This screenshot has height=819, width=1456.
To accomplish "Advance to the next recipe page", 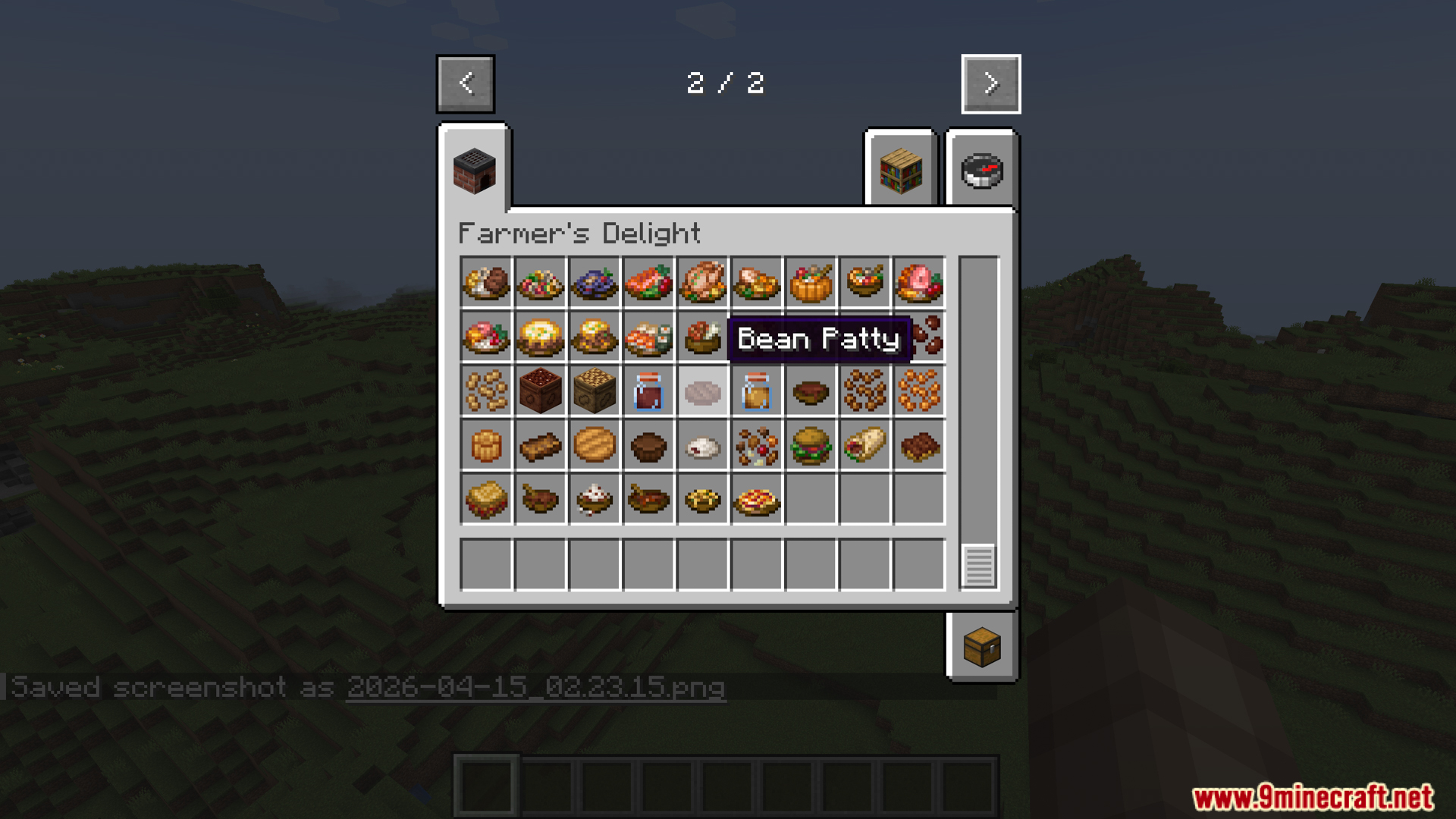I will click(x=990, y=83).
